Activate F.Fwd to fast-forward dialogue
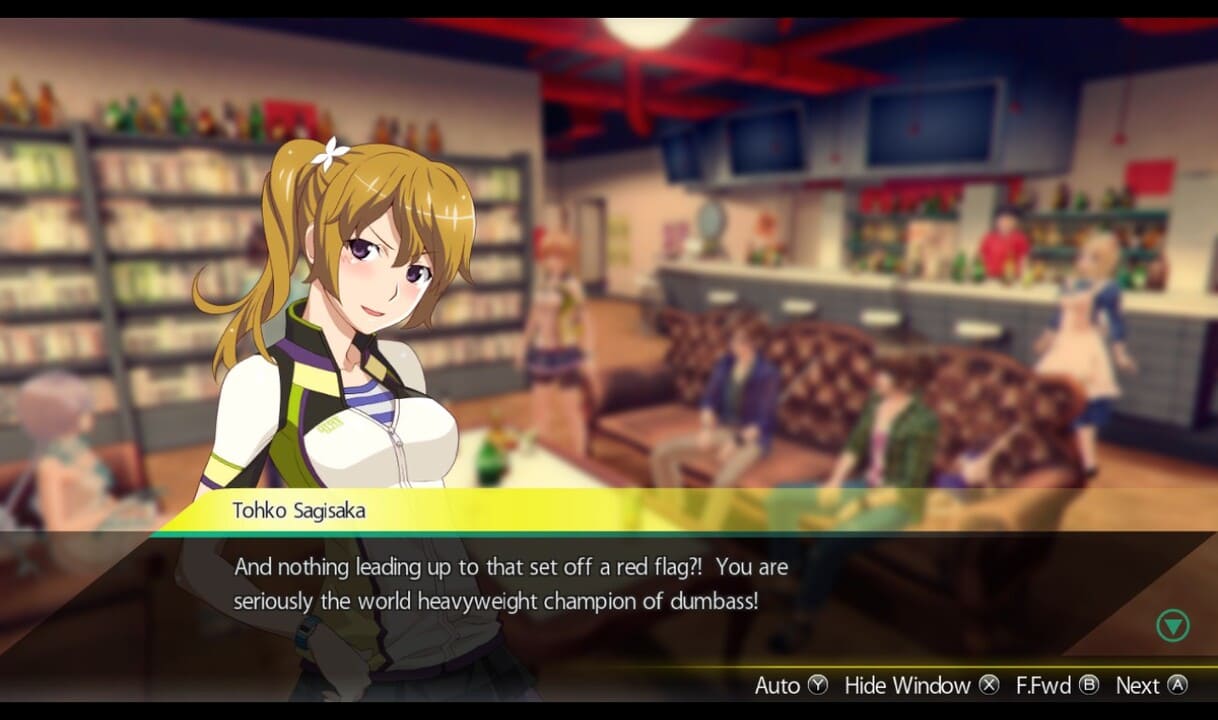Image resolution: width=1218 pixels, height=720 pixels. (x=1057, y=685)
